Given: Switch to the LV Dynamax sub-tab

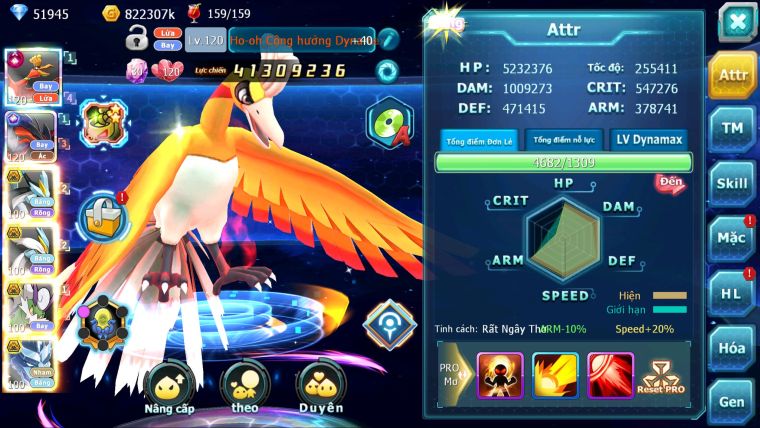Looking at the screenshot, I should (x=649, y=140).
